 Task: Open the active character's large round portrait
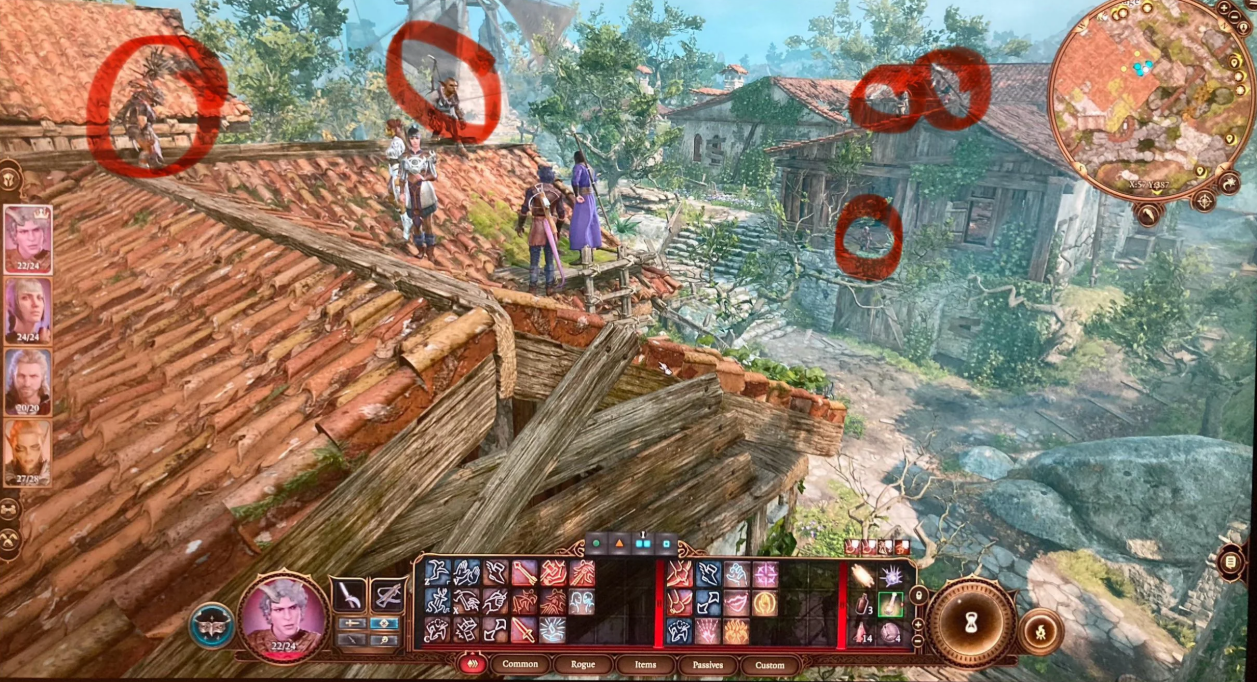pyautogui.click(x=283, y=618)
